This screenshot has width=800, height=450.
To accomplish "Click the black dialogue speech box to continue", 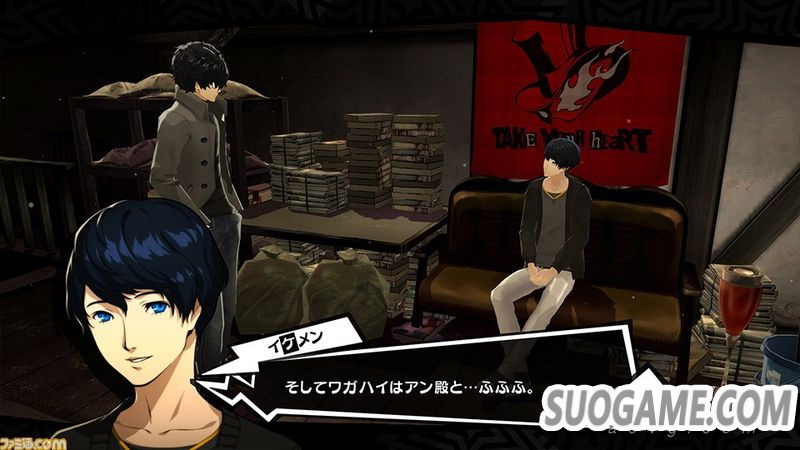I will (x=400, y=383).
